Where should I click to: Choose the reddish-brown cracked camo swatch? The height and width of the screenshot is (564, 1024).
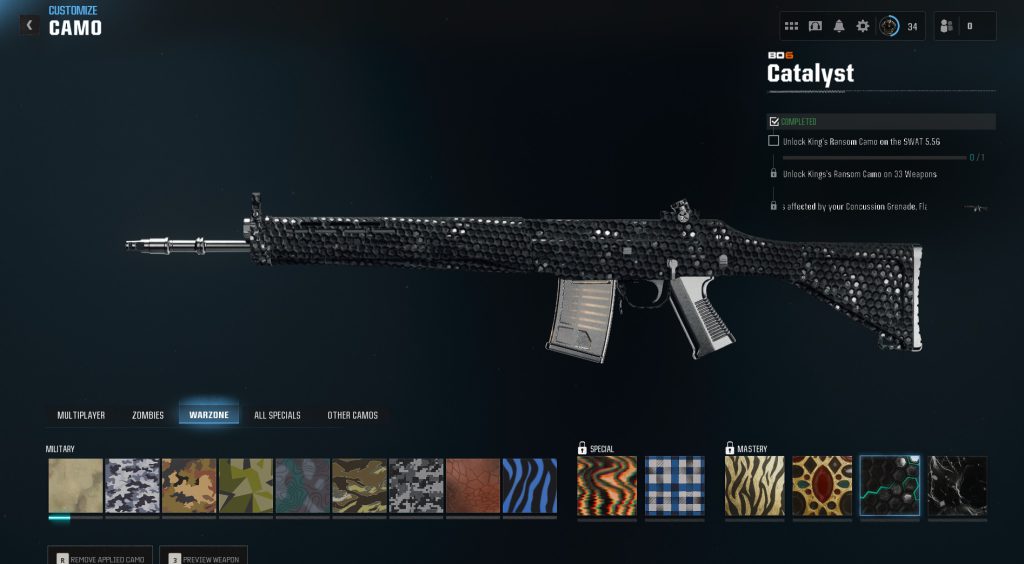pyautogui.click(x=472, y=487)
